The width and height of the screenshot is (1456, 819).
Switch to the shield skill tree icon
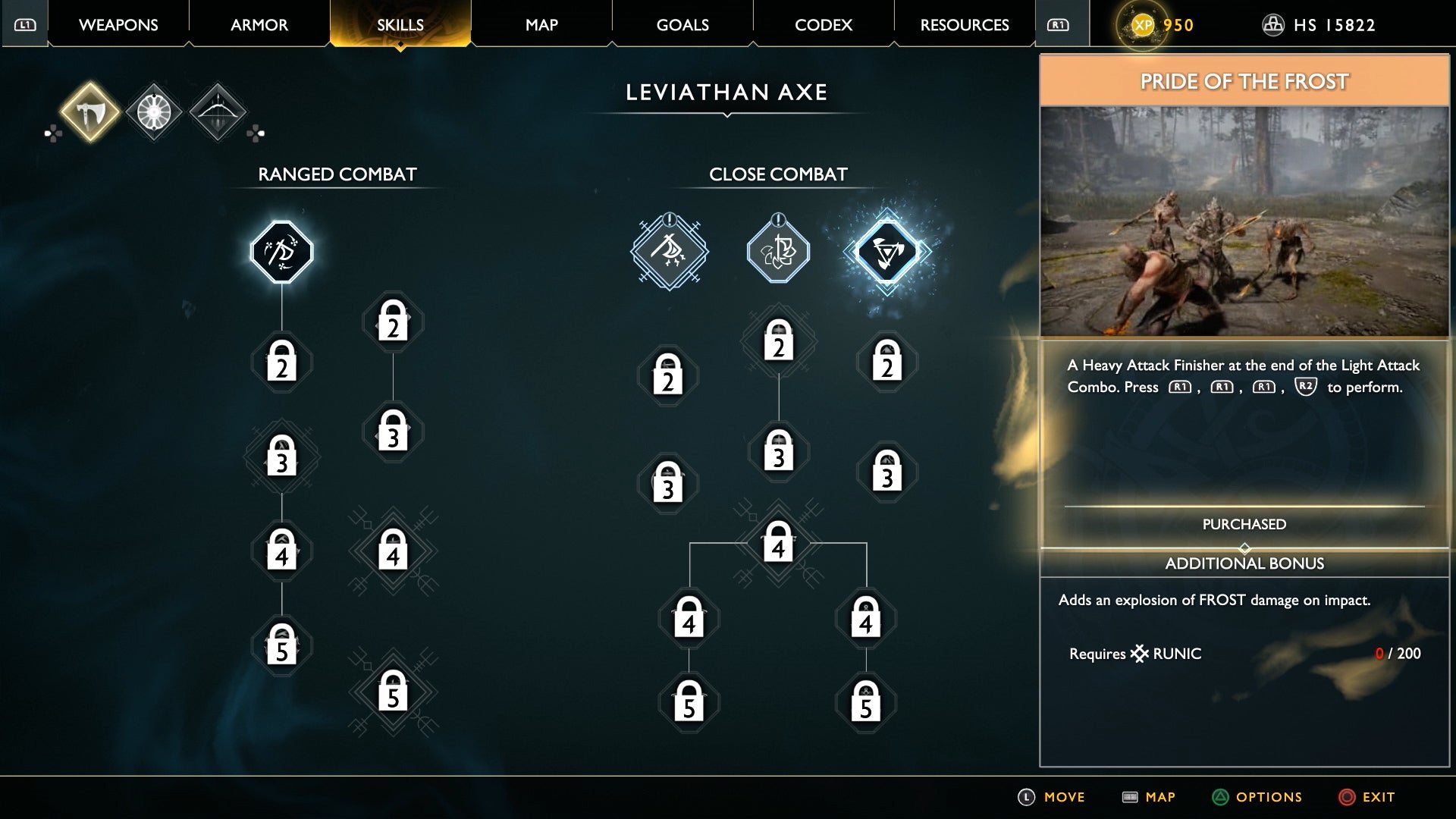click(154, 111)
